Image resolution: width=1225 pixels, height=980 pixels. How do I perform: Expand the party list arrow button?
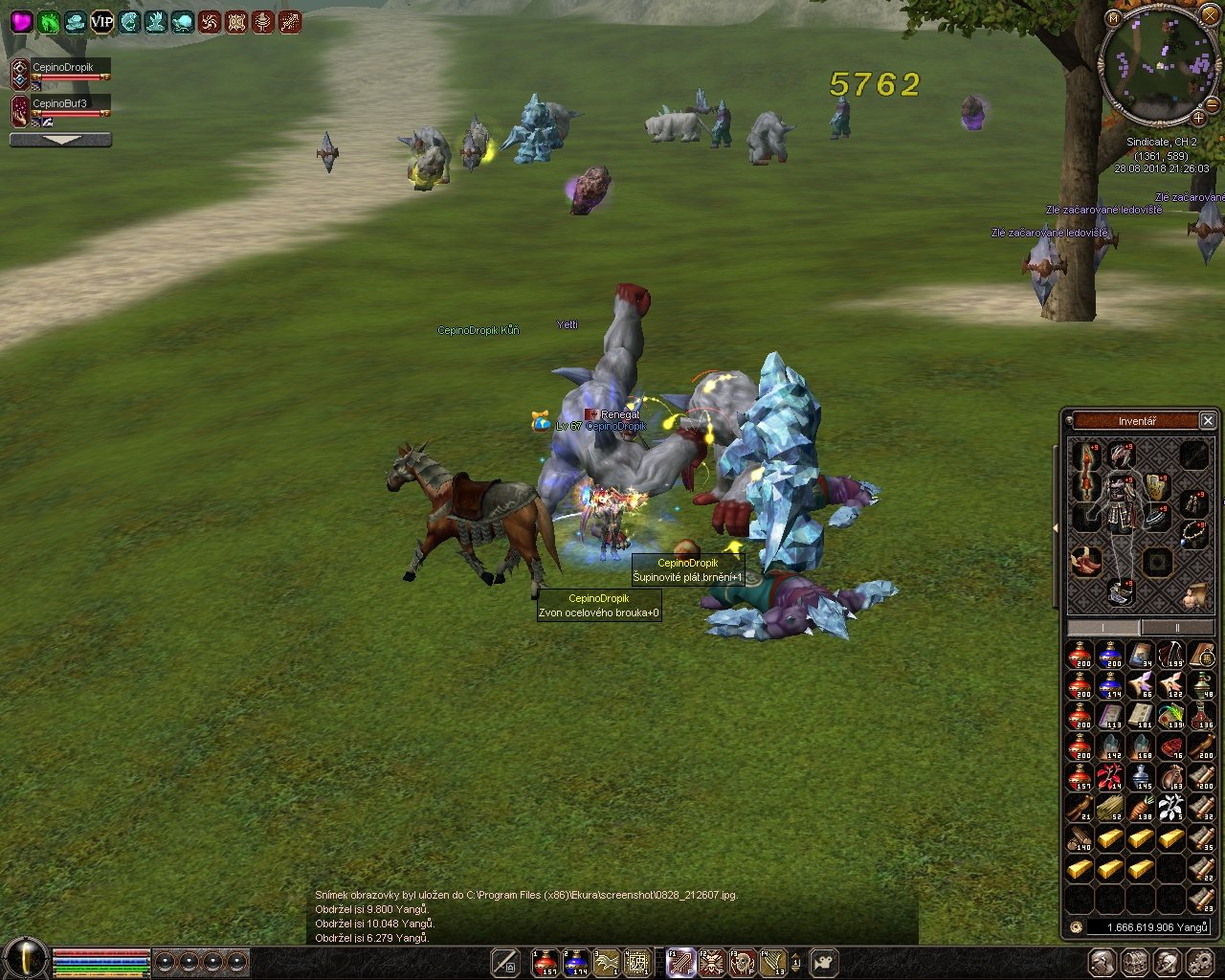tap(60, 140)
